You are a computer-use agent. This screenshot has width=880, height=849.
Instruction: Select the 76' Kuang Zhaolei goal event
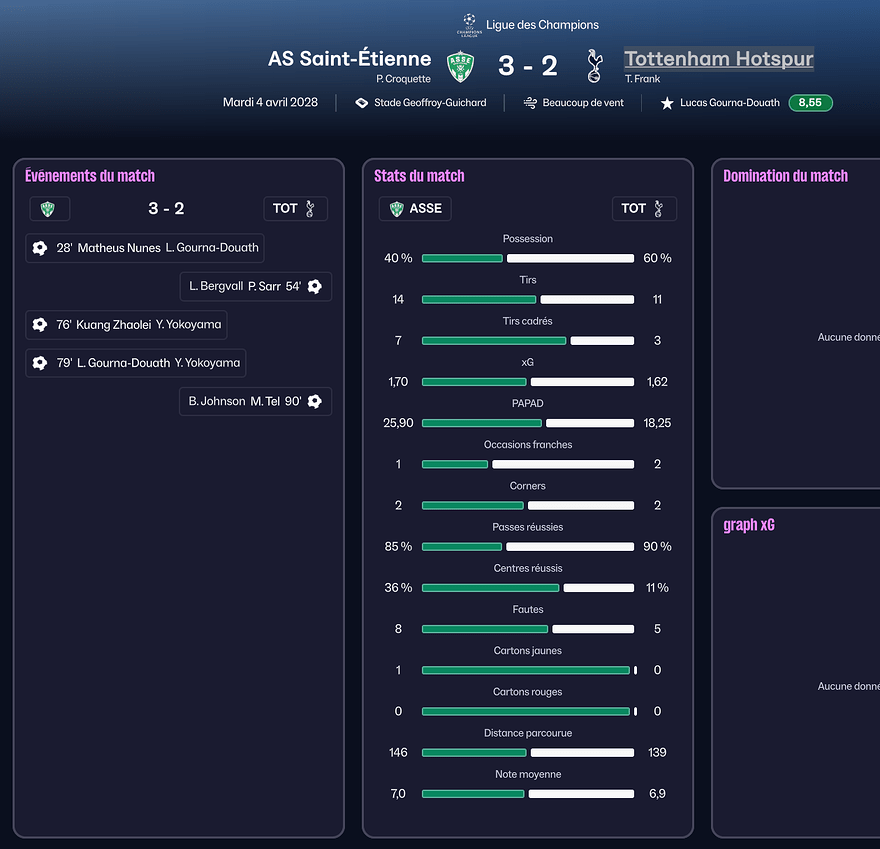point(127,325)
